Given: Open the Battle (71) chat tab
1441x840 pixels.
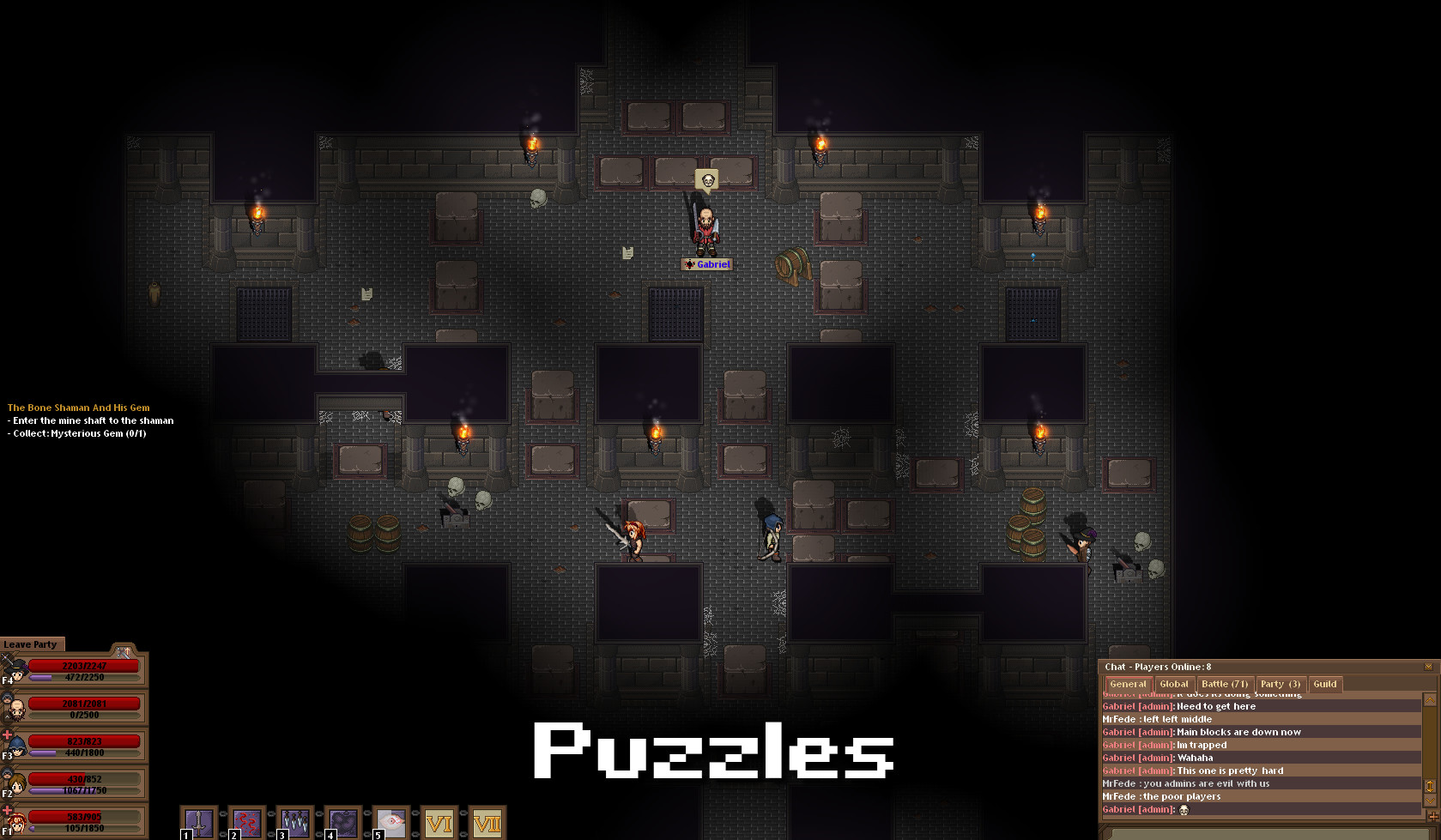Looking at the screenshot, I should point(1224,684).
